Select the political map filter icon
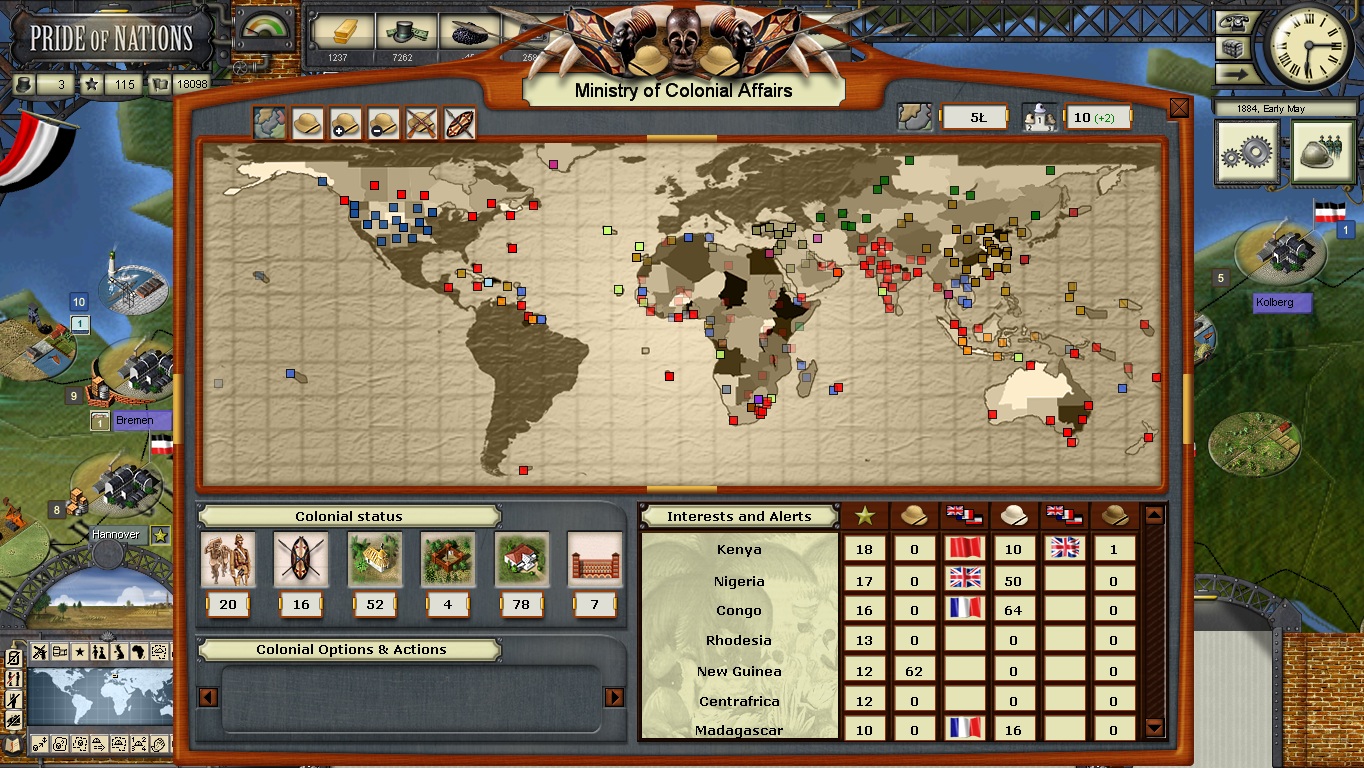Viewport: 1364px width, 768px height. pos(268,124)
